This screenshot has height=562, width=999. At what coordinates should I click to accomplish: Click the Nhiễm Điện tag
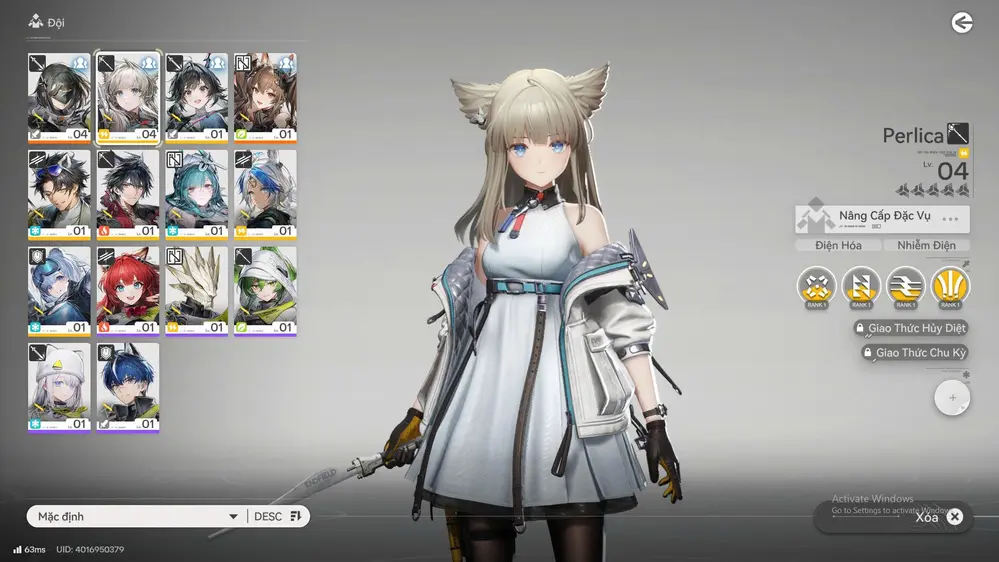(x=926, y=246)
